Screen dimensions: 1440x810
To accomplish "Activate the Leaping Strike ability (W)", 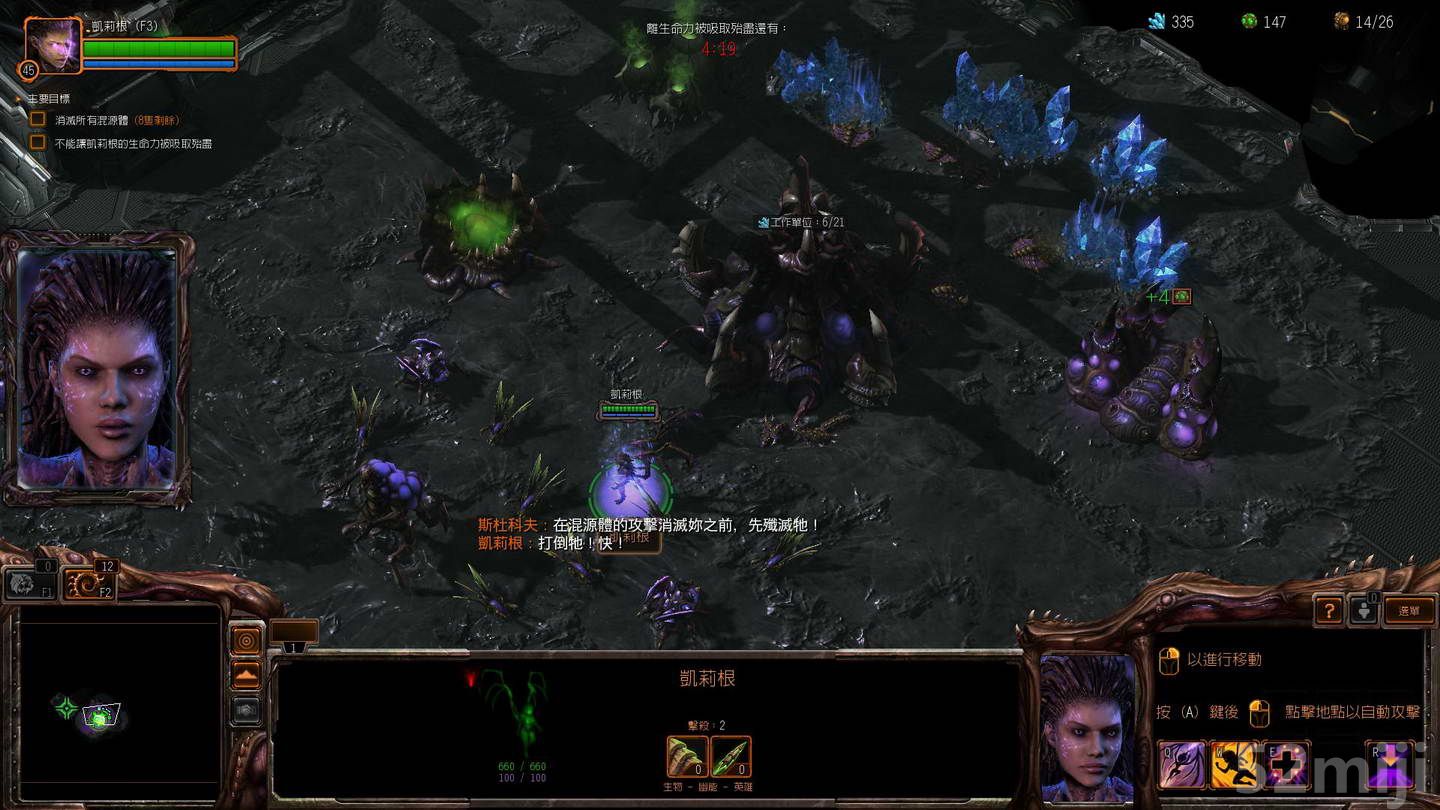I will tap(1235, 765).
